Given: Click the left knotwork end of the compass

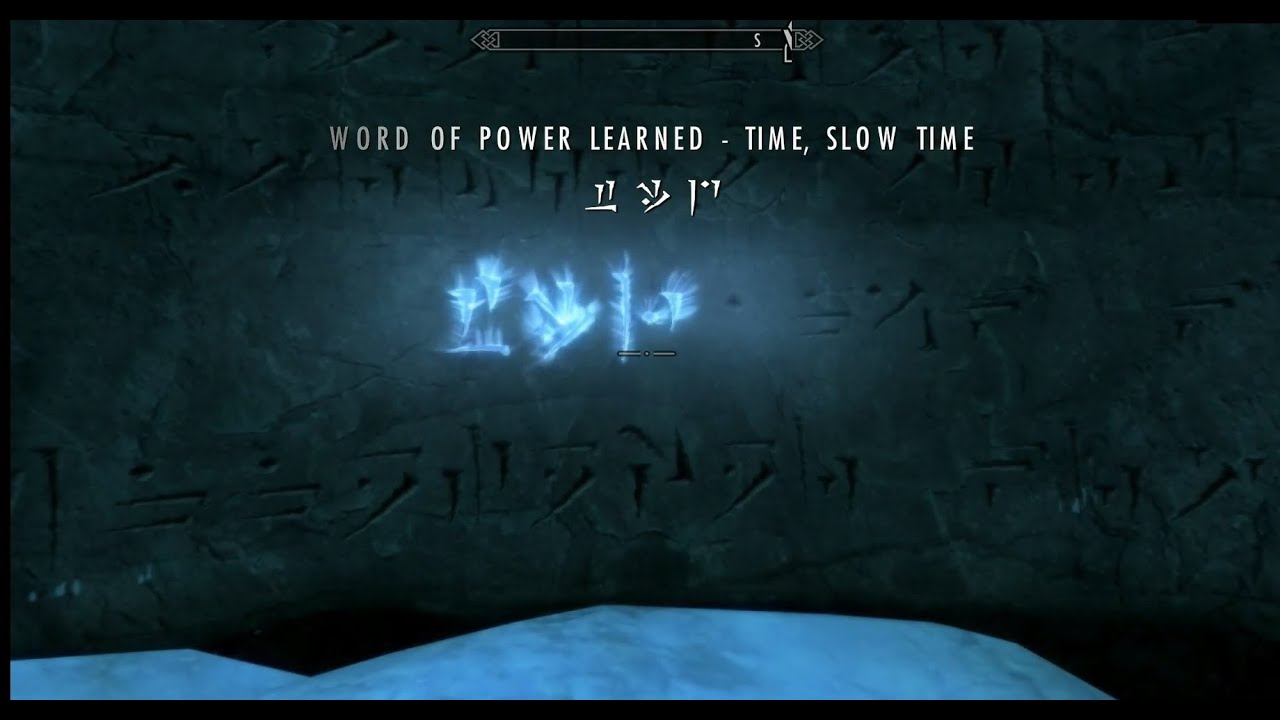Looking at the screenshot, I should click(483, 38).
